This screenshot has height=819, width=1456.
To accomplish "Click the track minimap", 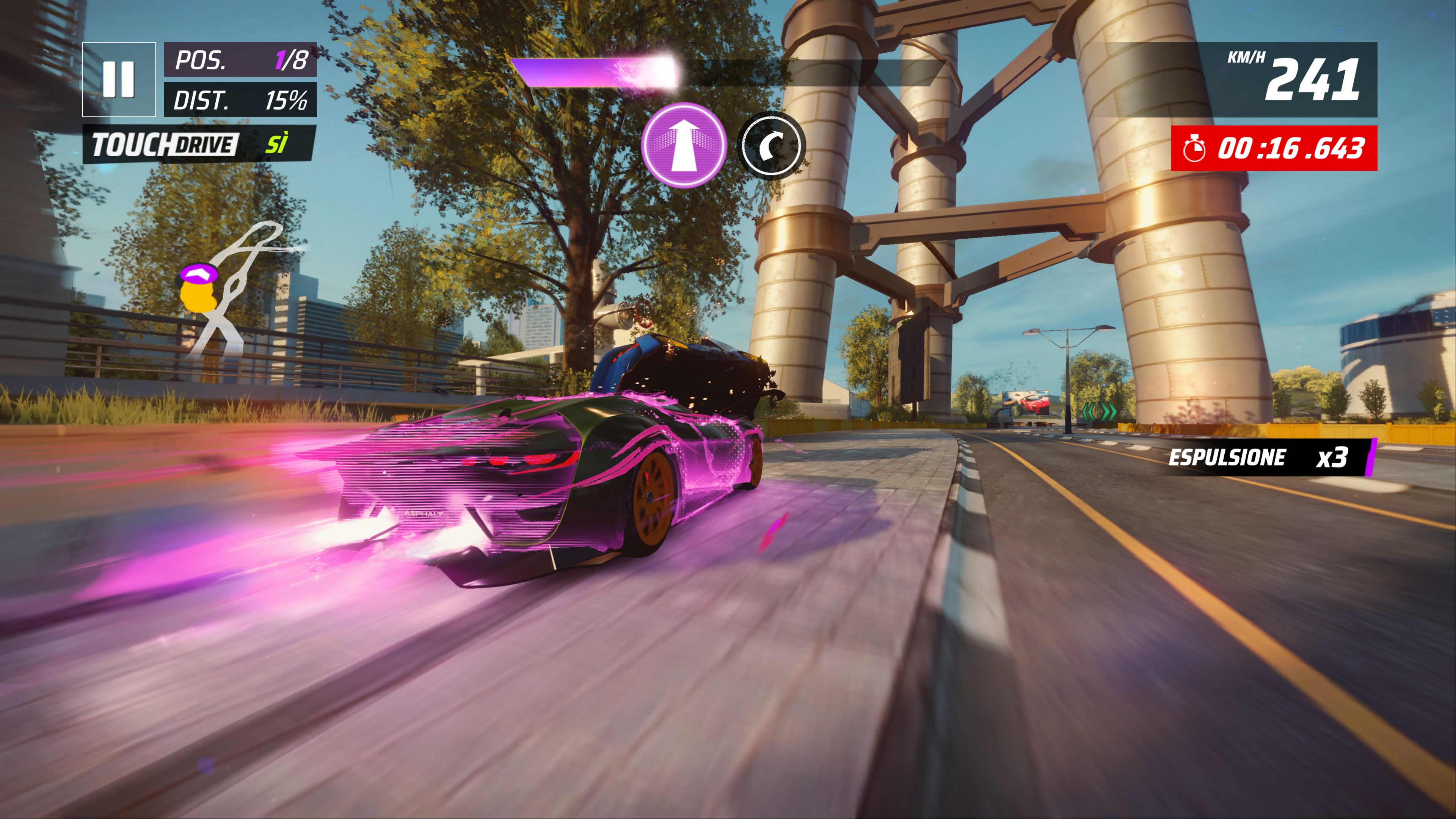I will (x=237, y=288).
